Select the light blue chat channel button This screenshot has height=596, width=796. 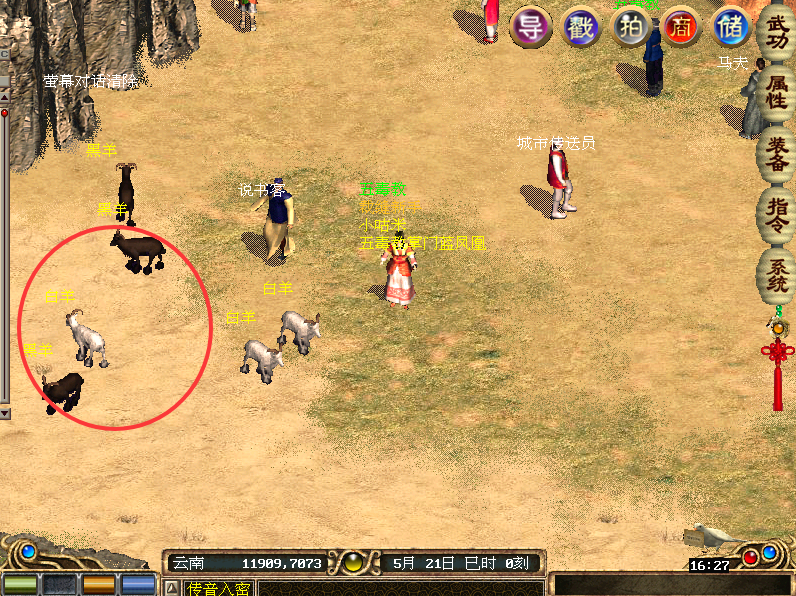(138, 585)
